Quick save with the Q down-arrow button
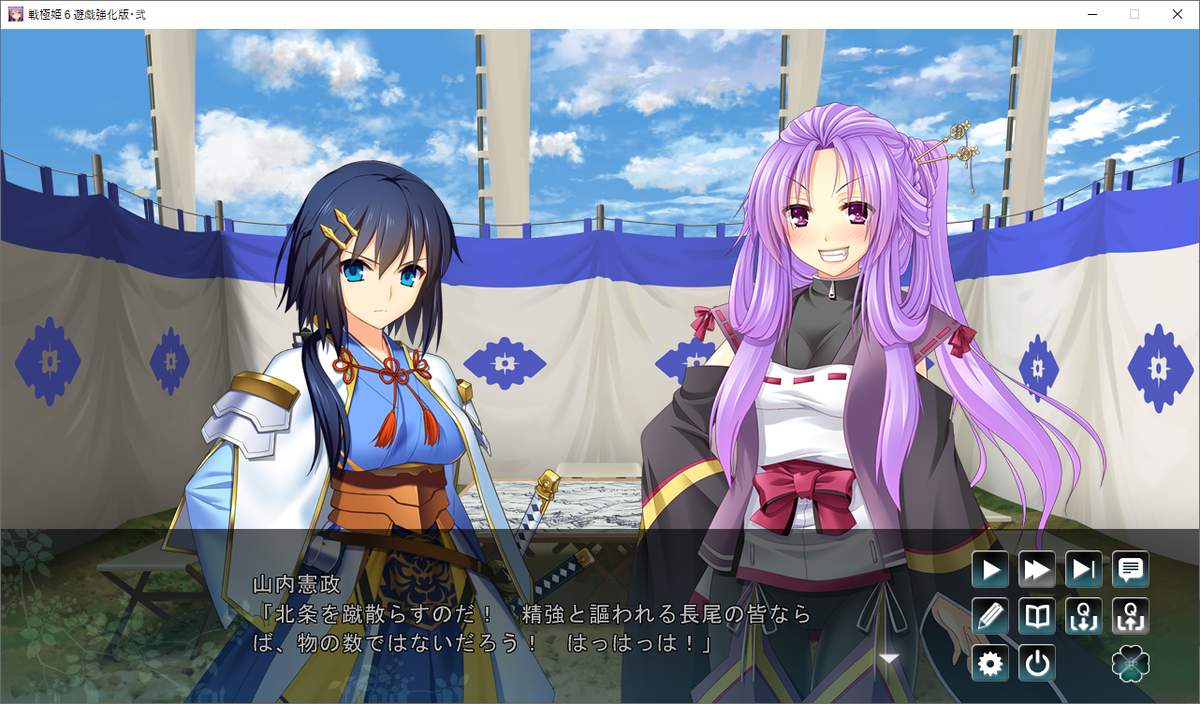Image resolution: width=1200 pixels, height=704 pixels. coord(1084,616)
